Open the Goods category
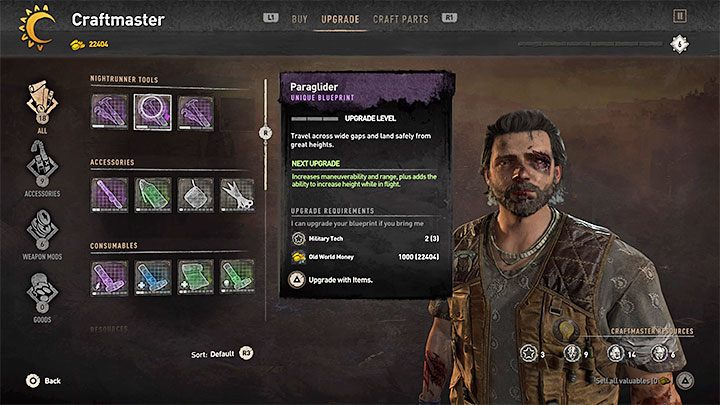Viewport: 720px width, 405px height. tap(42, 297)
